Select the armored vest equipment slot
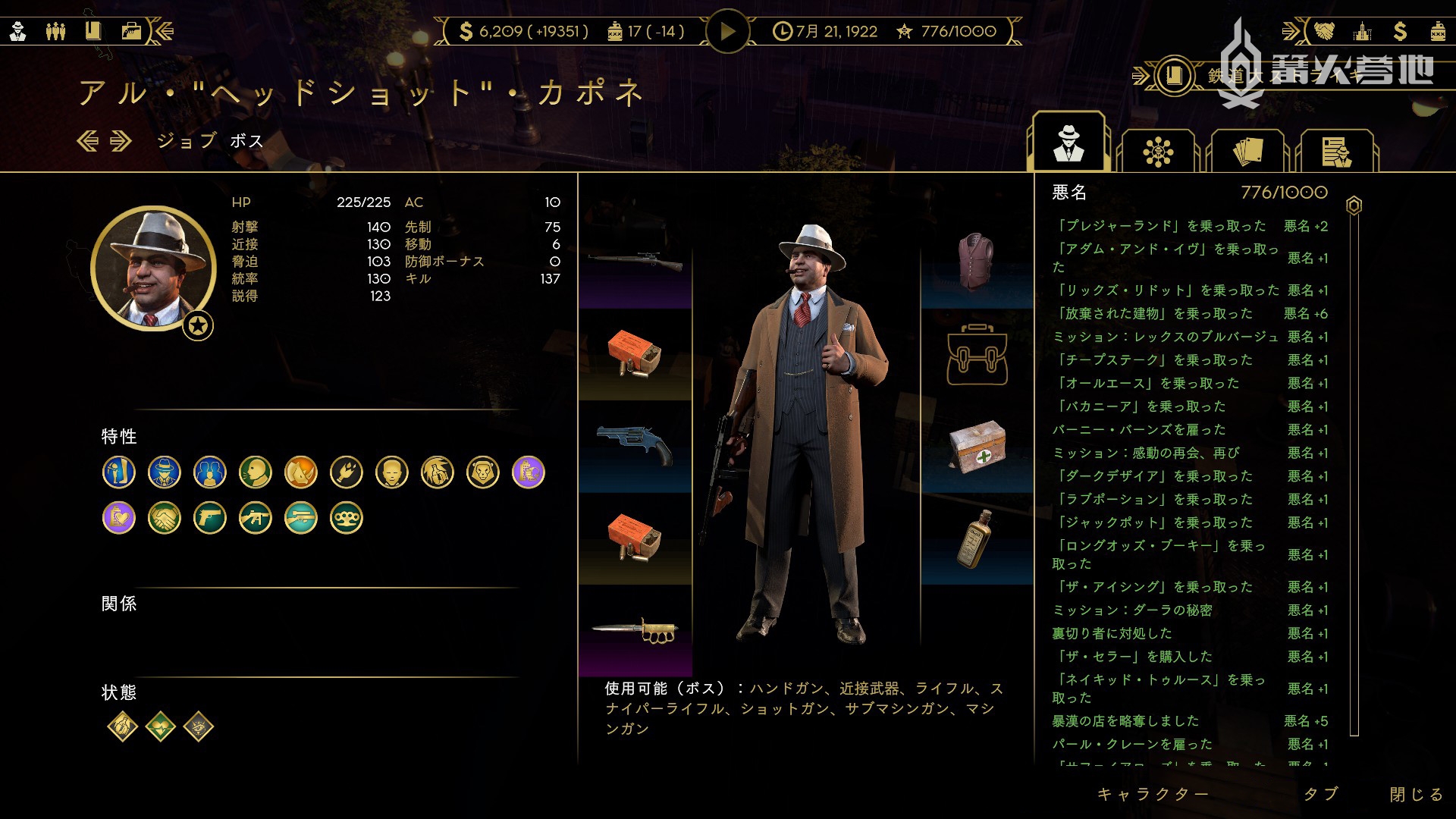This screenshot has width=1456, height=819. pos(976,262)
